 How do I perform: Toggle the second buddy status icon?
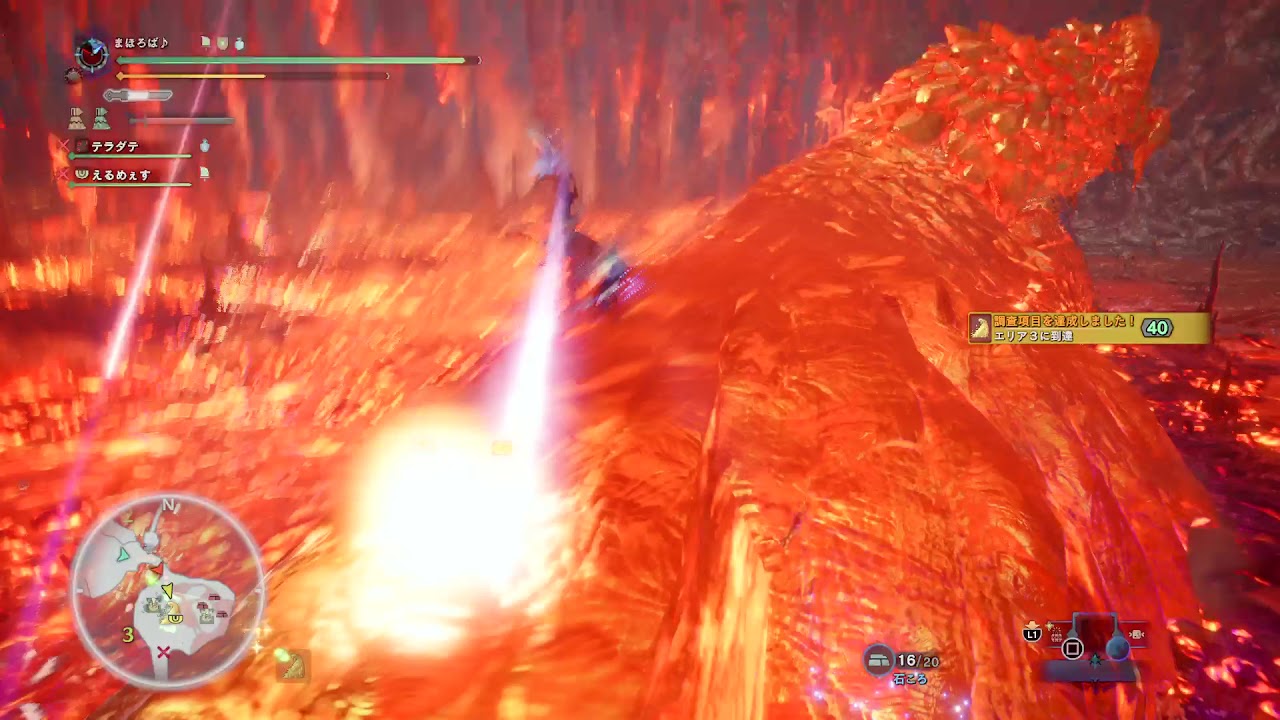click(x=102, y=118)
